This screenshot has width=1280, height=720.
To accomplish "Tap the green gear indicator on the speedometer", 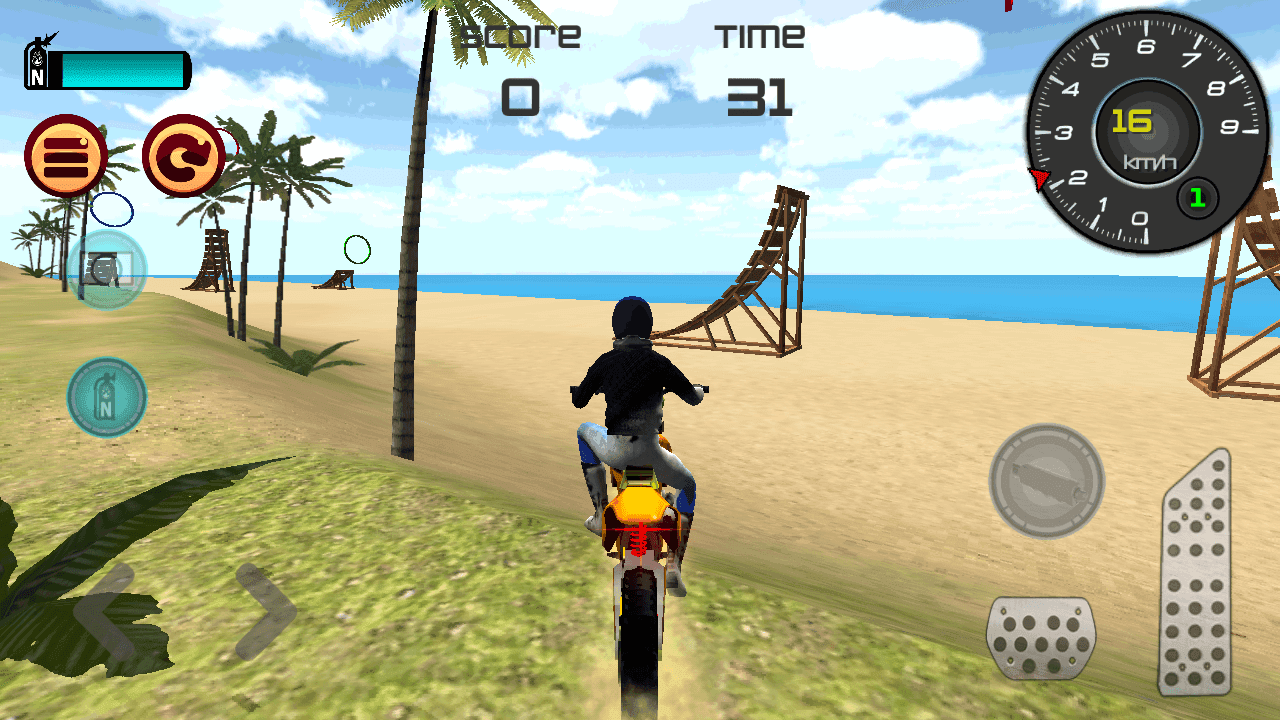I will coord(1196,198).
